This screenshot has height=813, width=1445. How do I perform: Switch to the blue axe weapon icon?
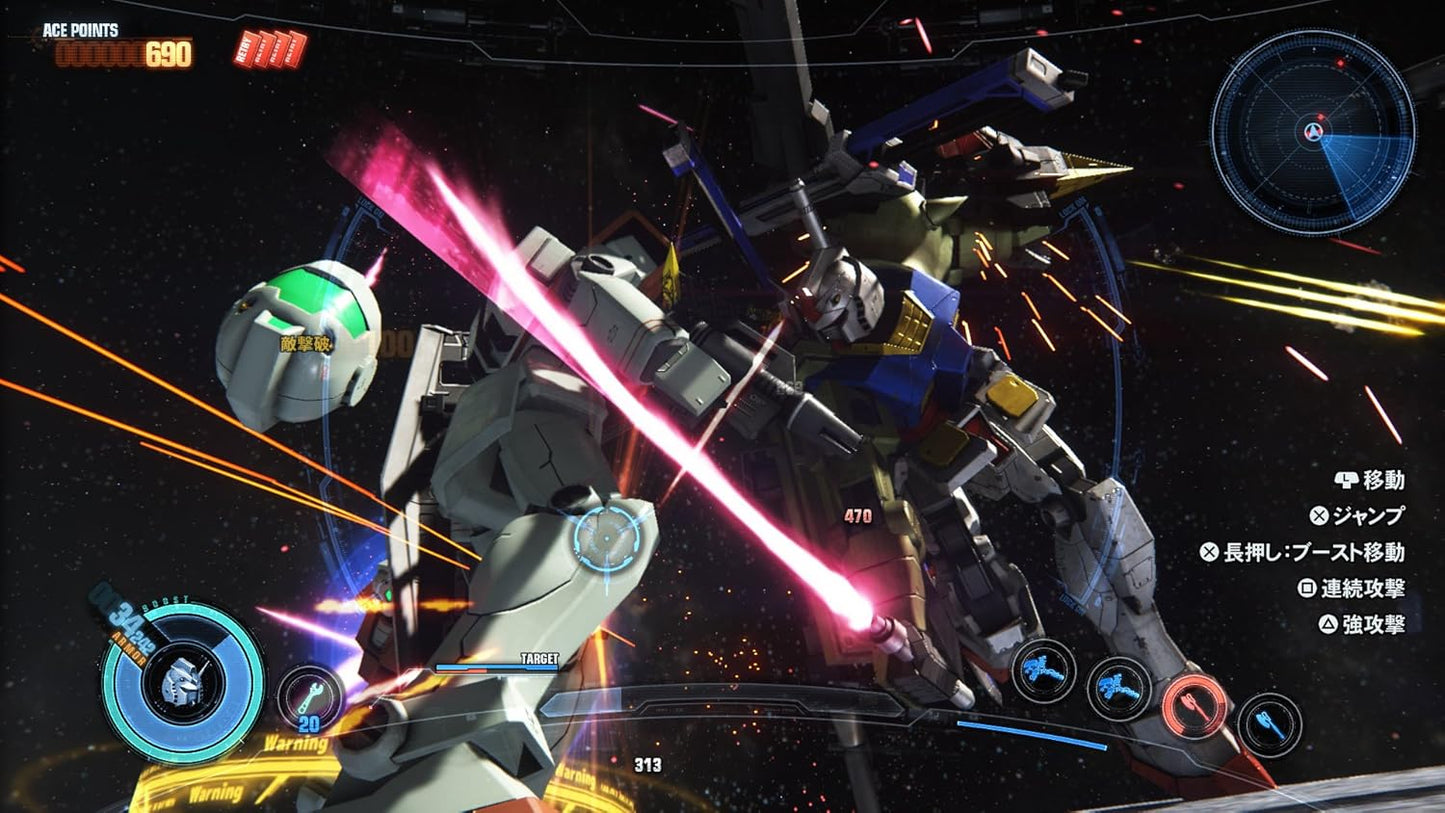pos(1269,725)
